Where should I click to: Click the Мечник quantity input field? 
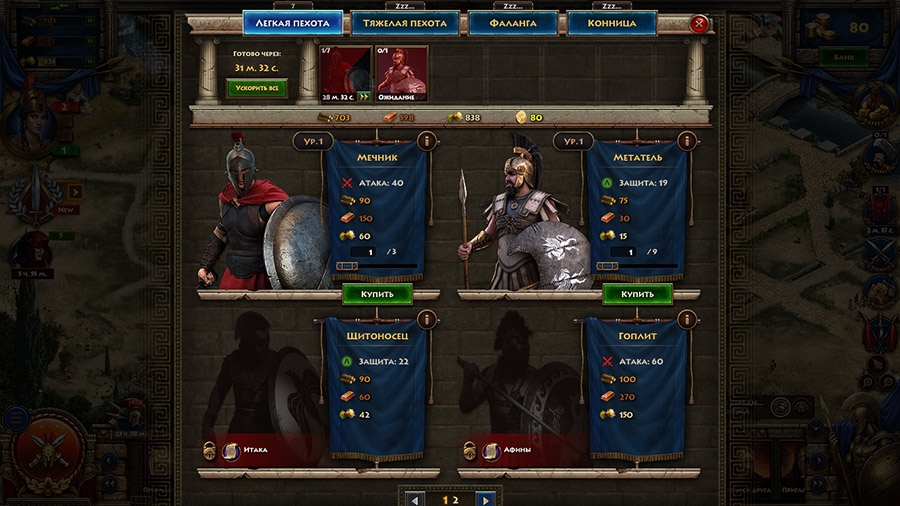click(x=372, y=252)
